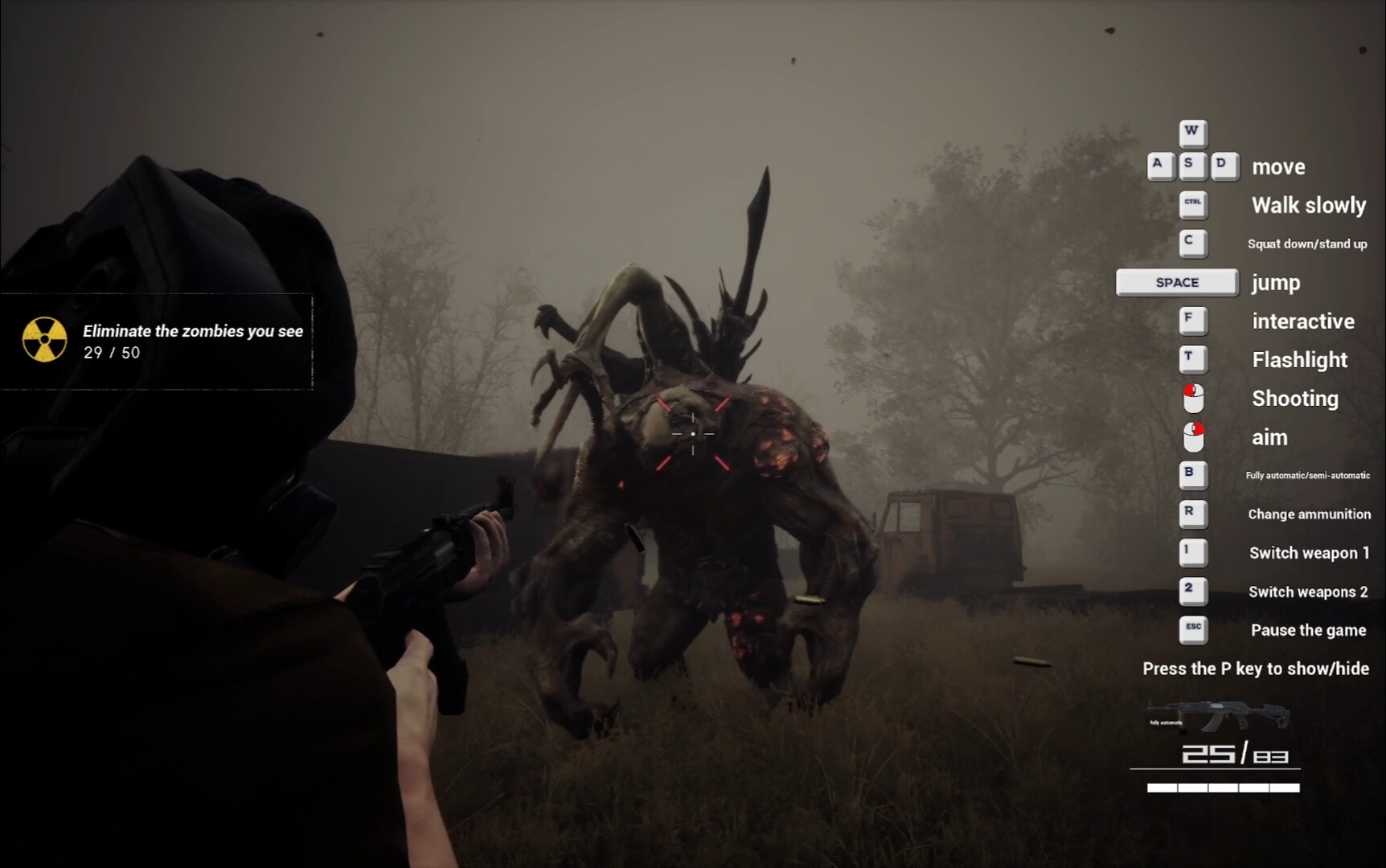Select the R Change ammunition key icon
Screen dimensions: 1386x868
pyautogui.click(x=1193, y=514)
